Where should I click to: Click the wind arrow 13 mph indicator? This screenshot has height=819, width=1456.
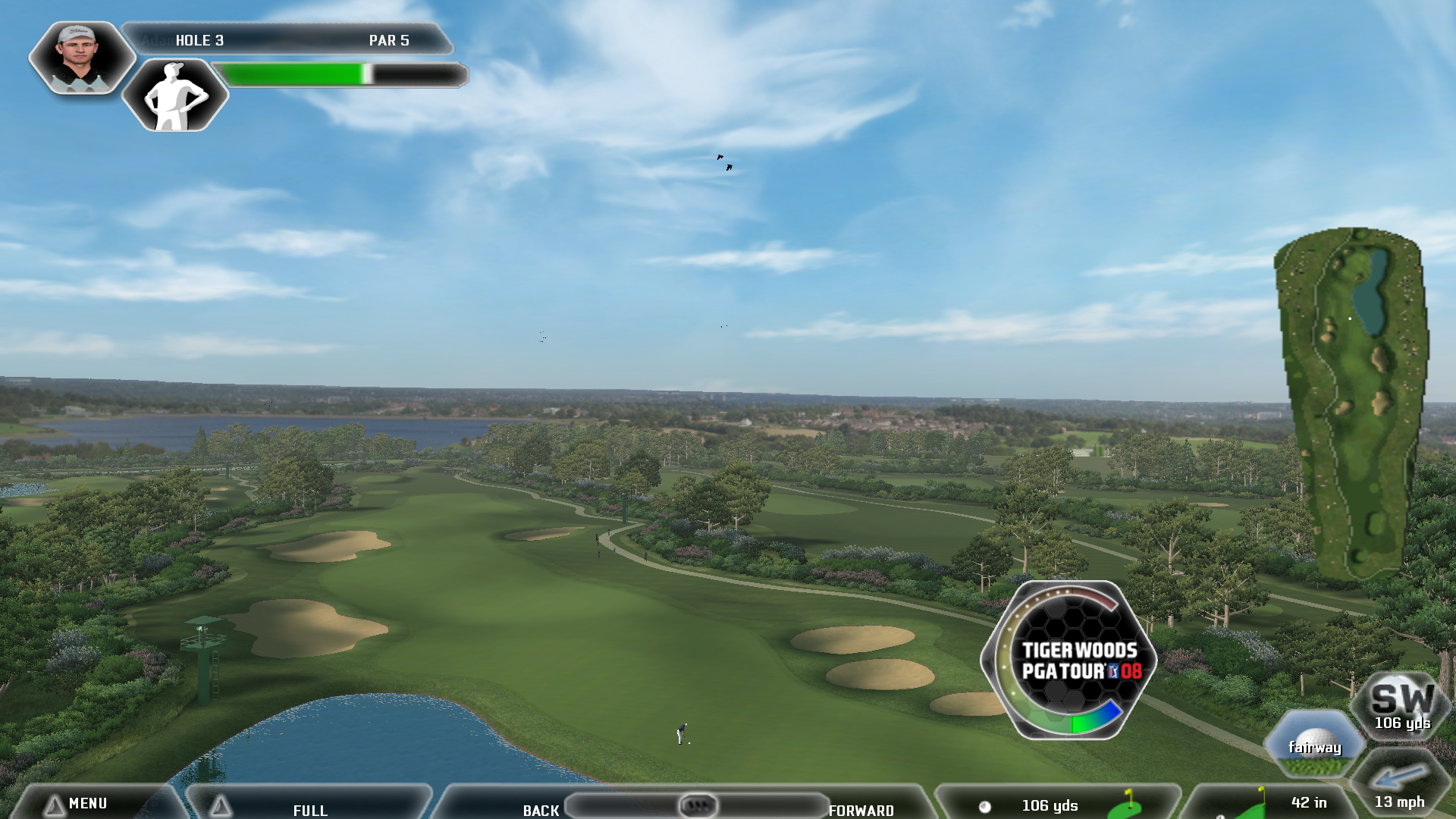pyautogui.click(x=1399, y=785)
